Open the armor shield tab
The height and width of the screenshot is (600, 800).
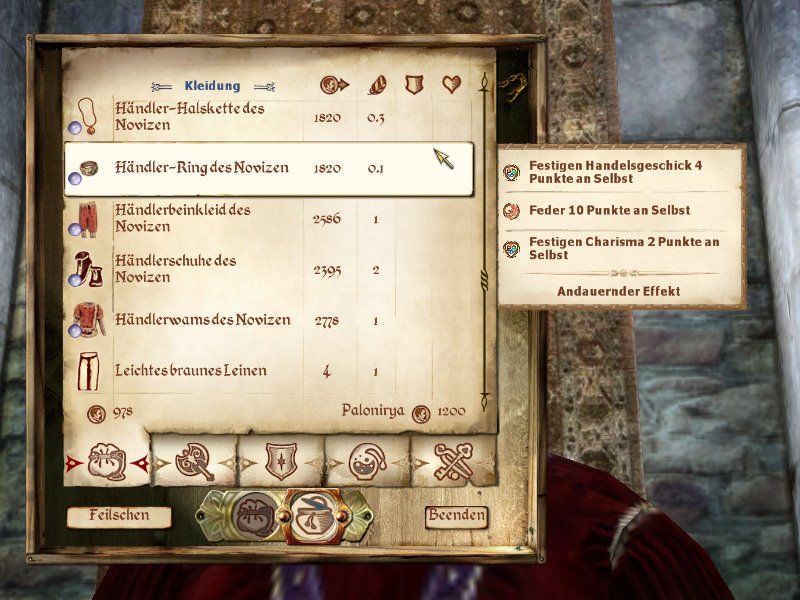point(280,461)
